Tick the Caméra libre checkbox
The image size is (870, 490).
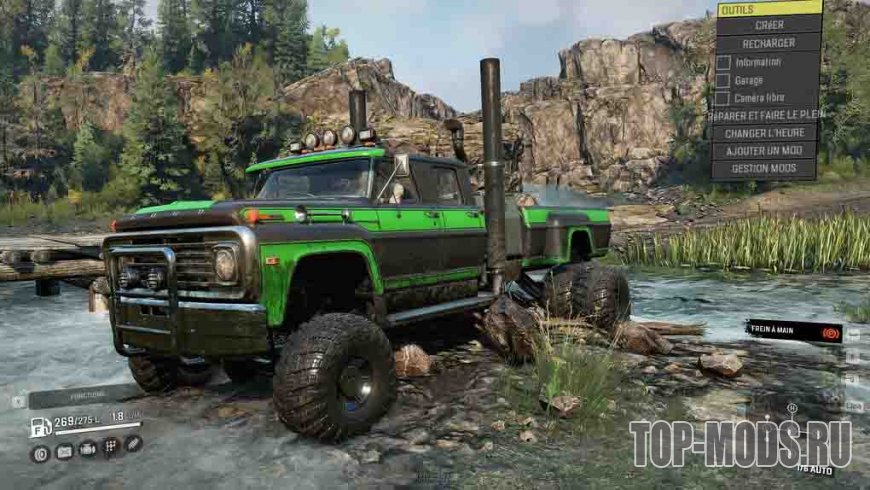(723, 98)
